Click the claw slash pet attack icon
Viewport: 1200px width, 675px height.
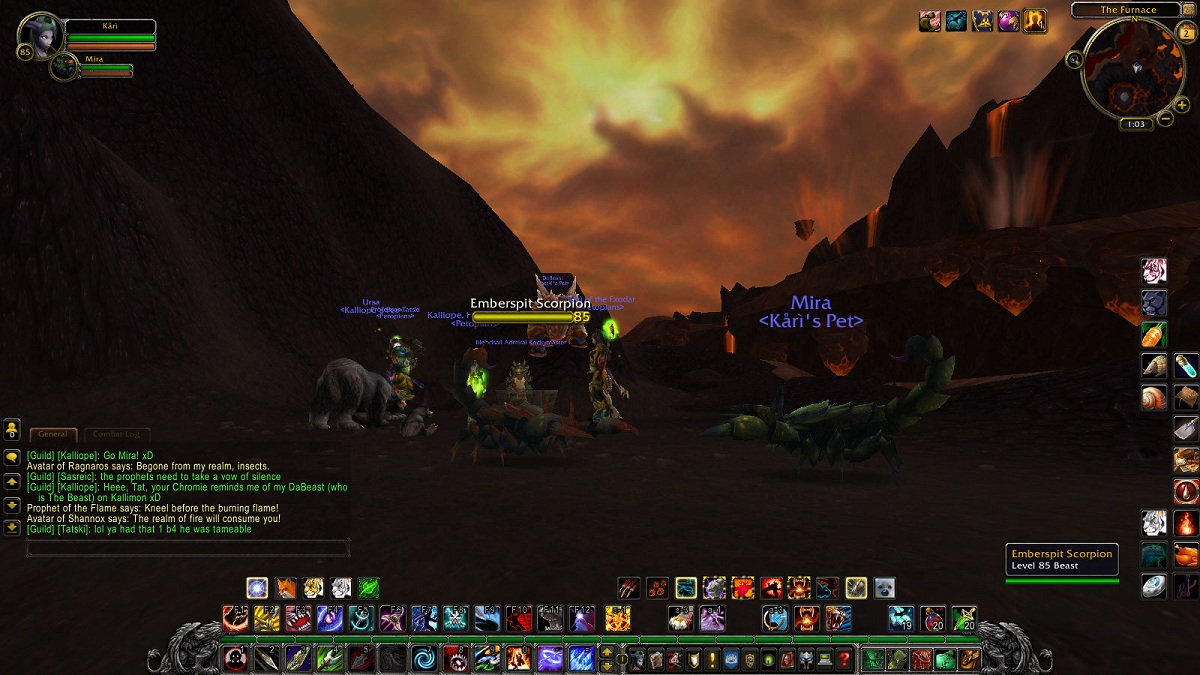(628, 588)
